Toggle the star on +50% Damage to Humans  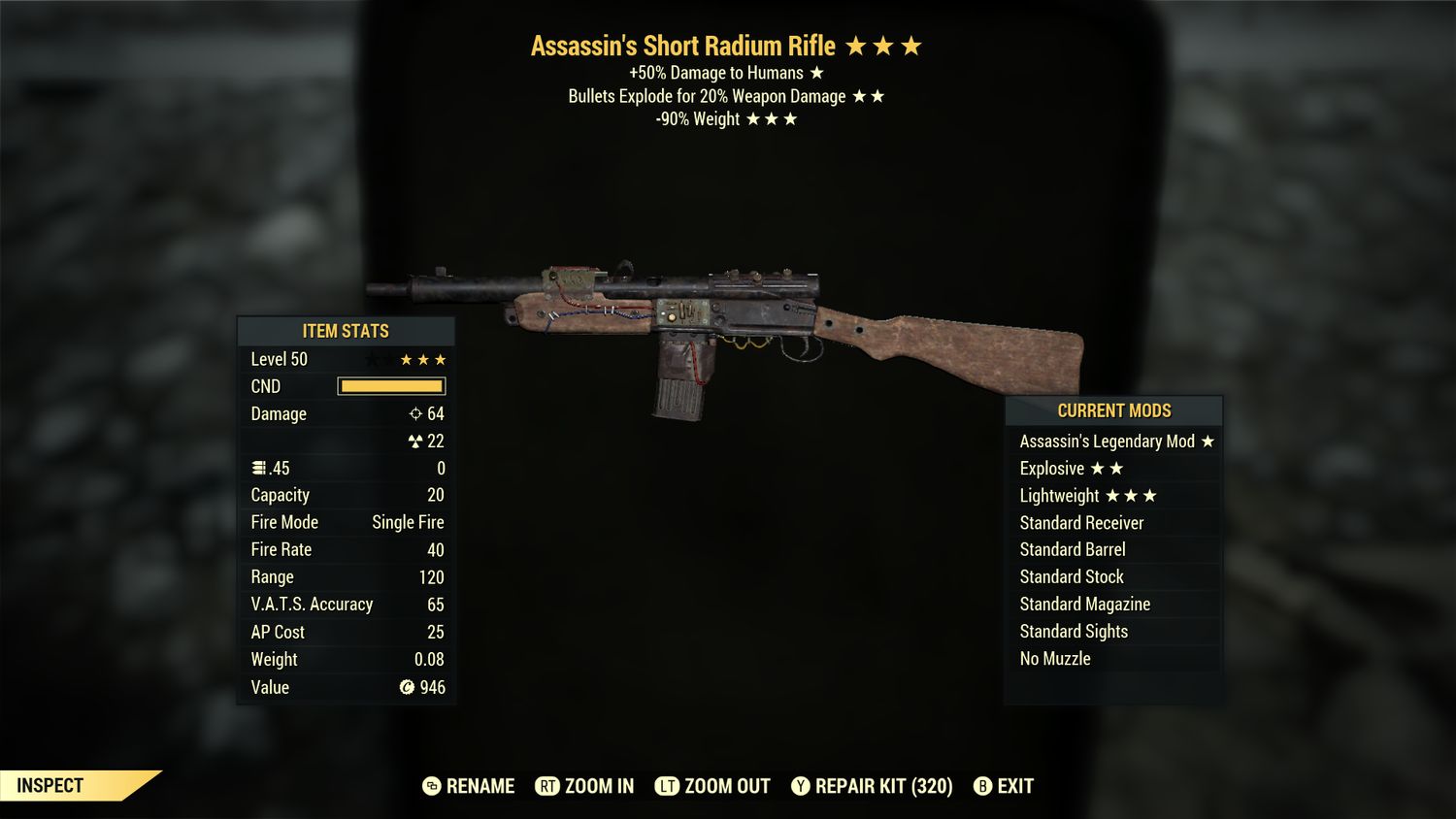(x=814, y=72)
